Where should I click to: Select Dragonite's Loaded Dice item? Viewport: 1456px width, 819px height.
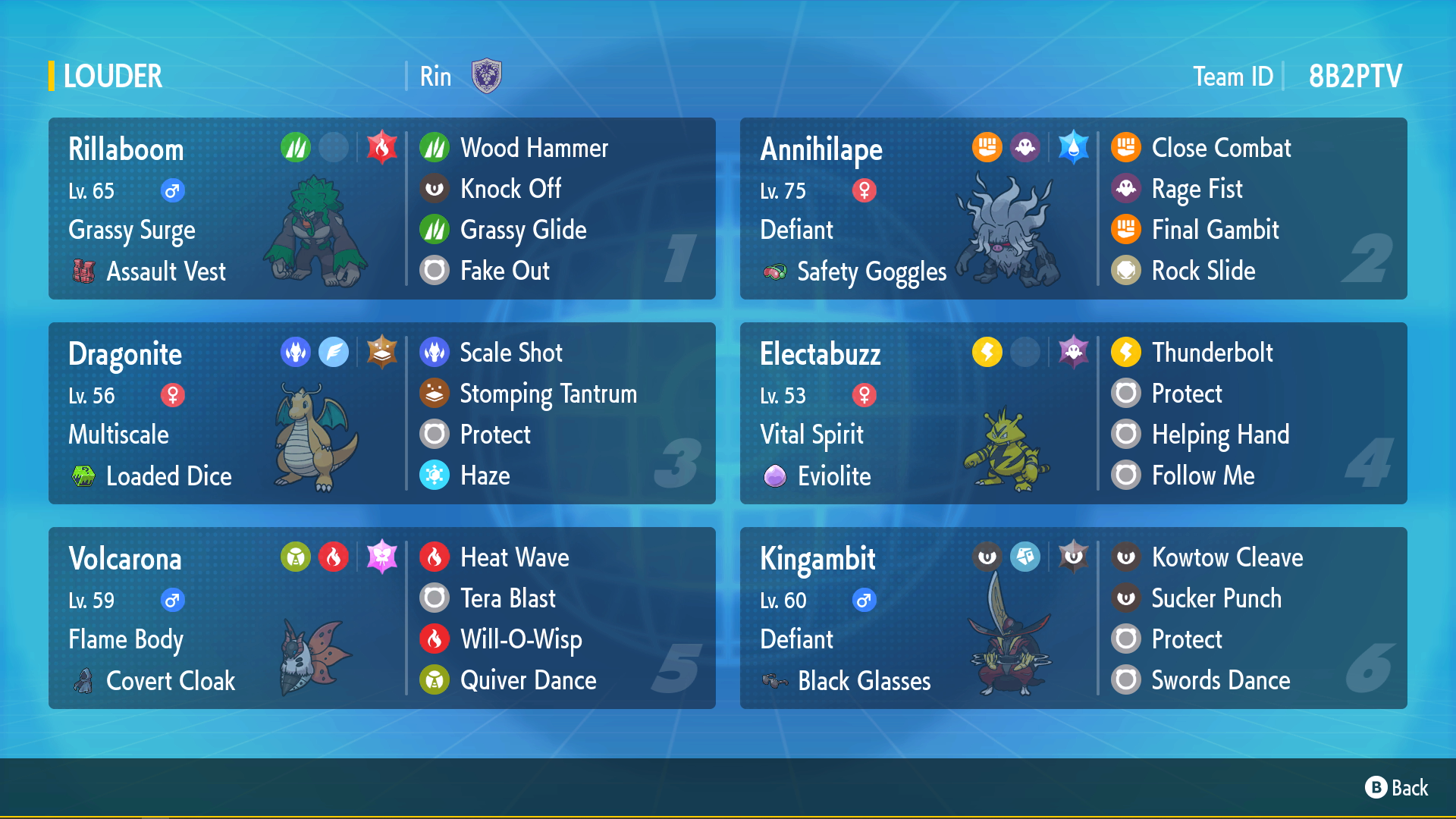click(x=168, y=476)
